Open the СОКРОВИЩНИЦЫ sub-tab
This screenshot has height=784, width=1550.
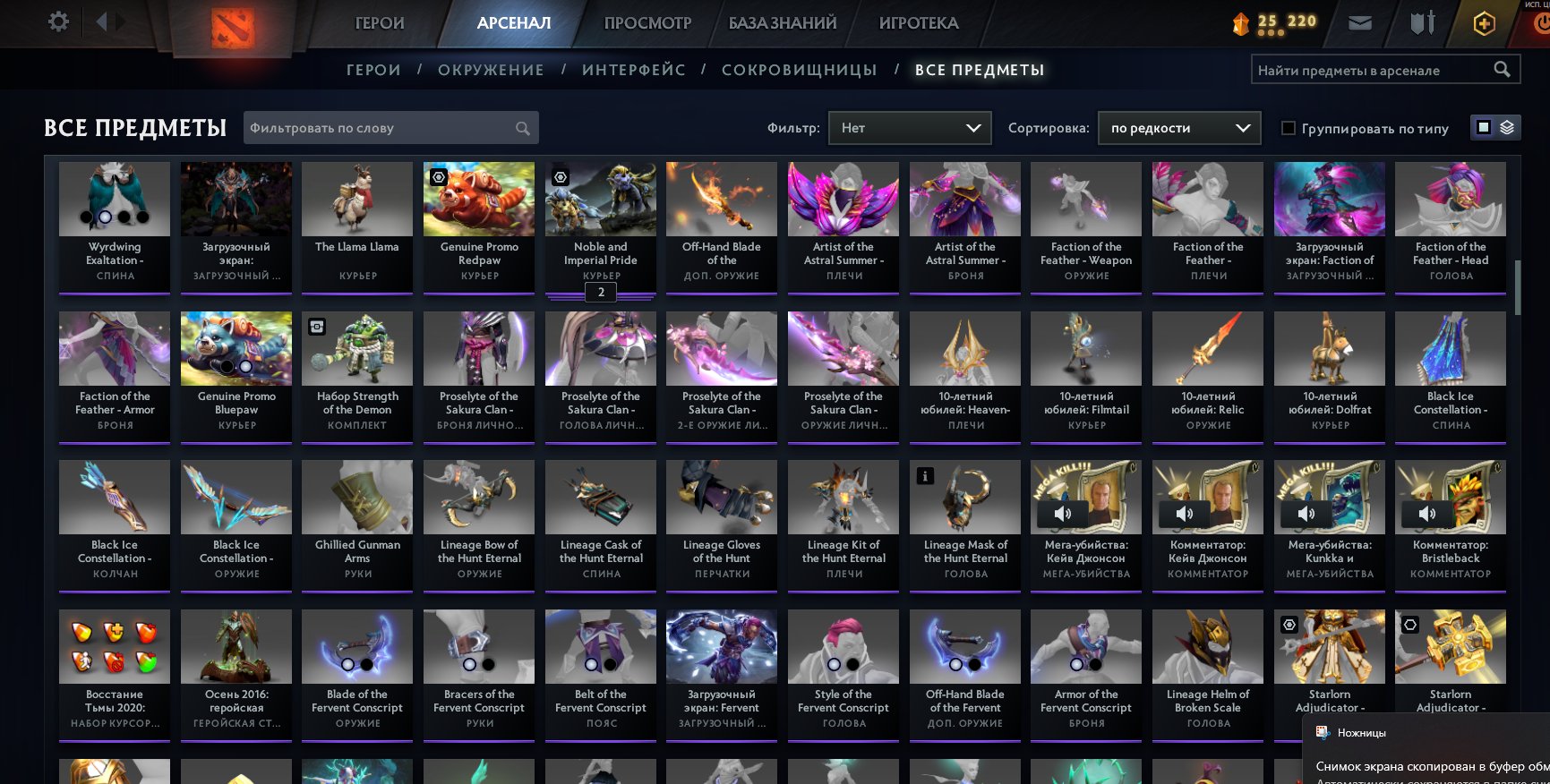[x=800, y=69]
